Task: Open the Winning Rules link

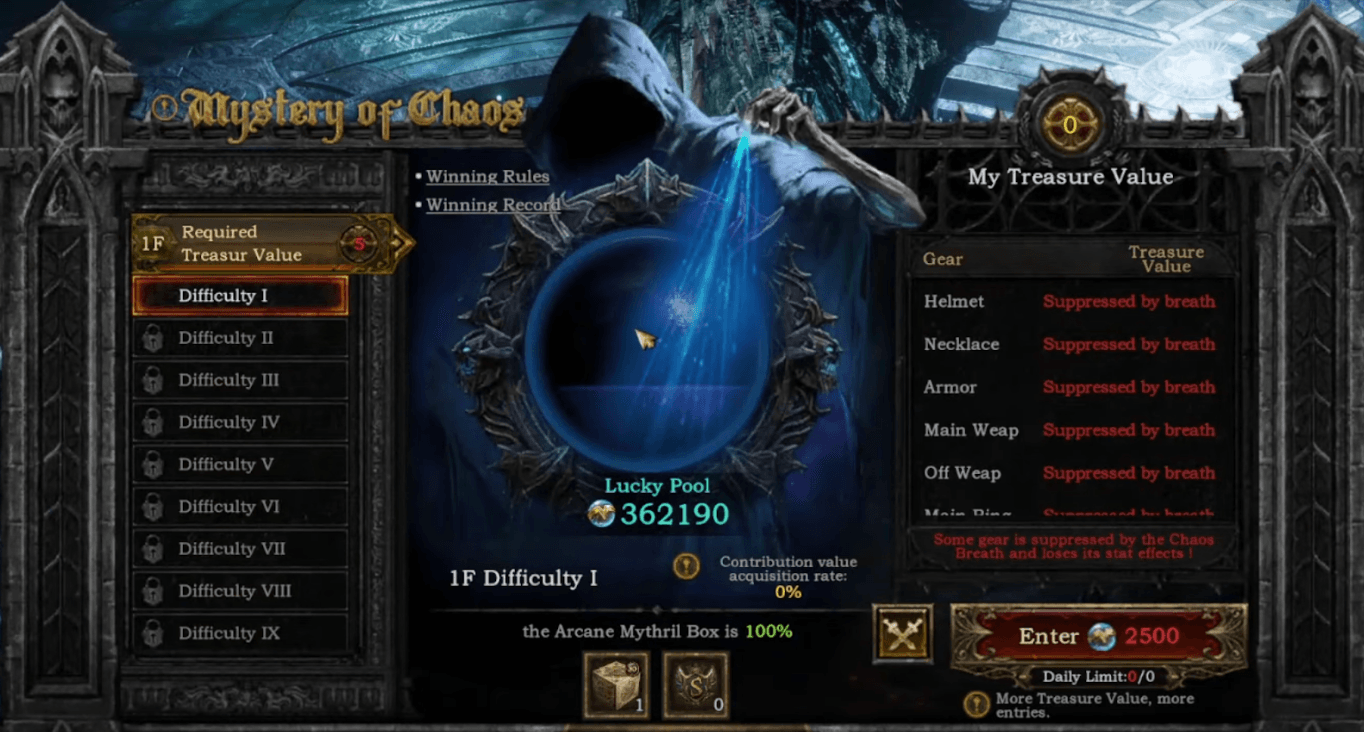Action: click(x=488, y=176)
